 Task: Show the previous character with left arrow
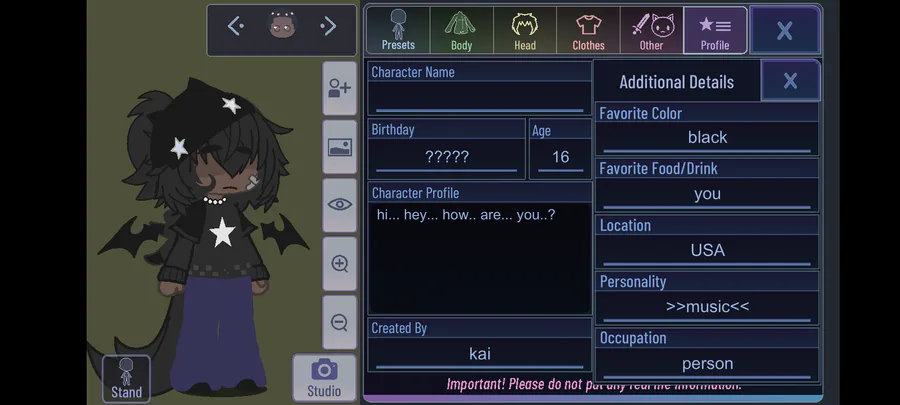pos(235,27)
